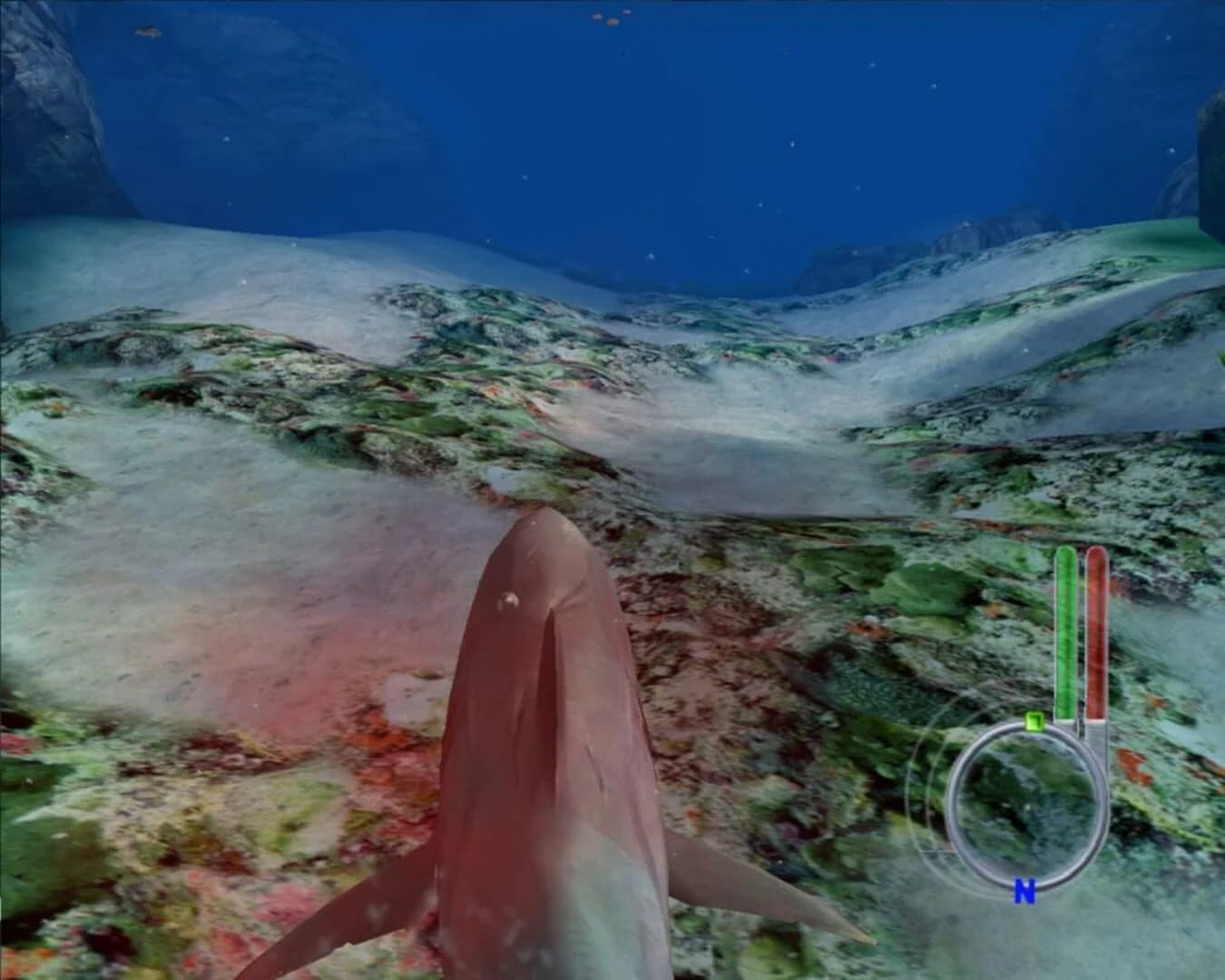Viewport: 1225px width, 980px height.
Task: Click the blue N compass heading indicator
Action: pyautogui.click(x=1024, y=893)
